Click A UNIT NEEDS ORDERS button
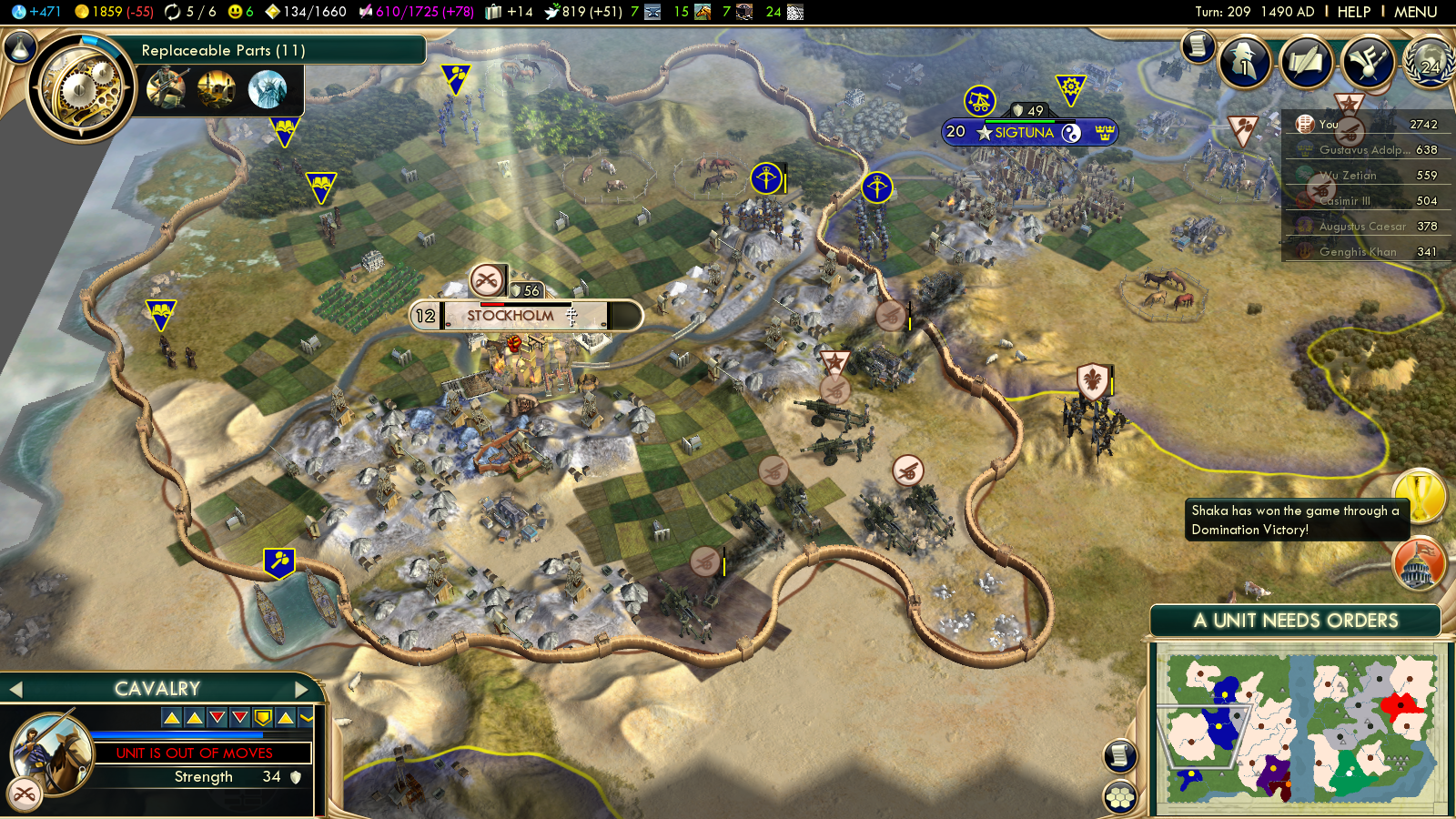The height and width of the screenshot is (819, 1456). [1295, 621]
